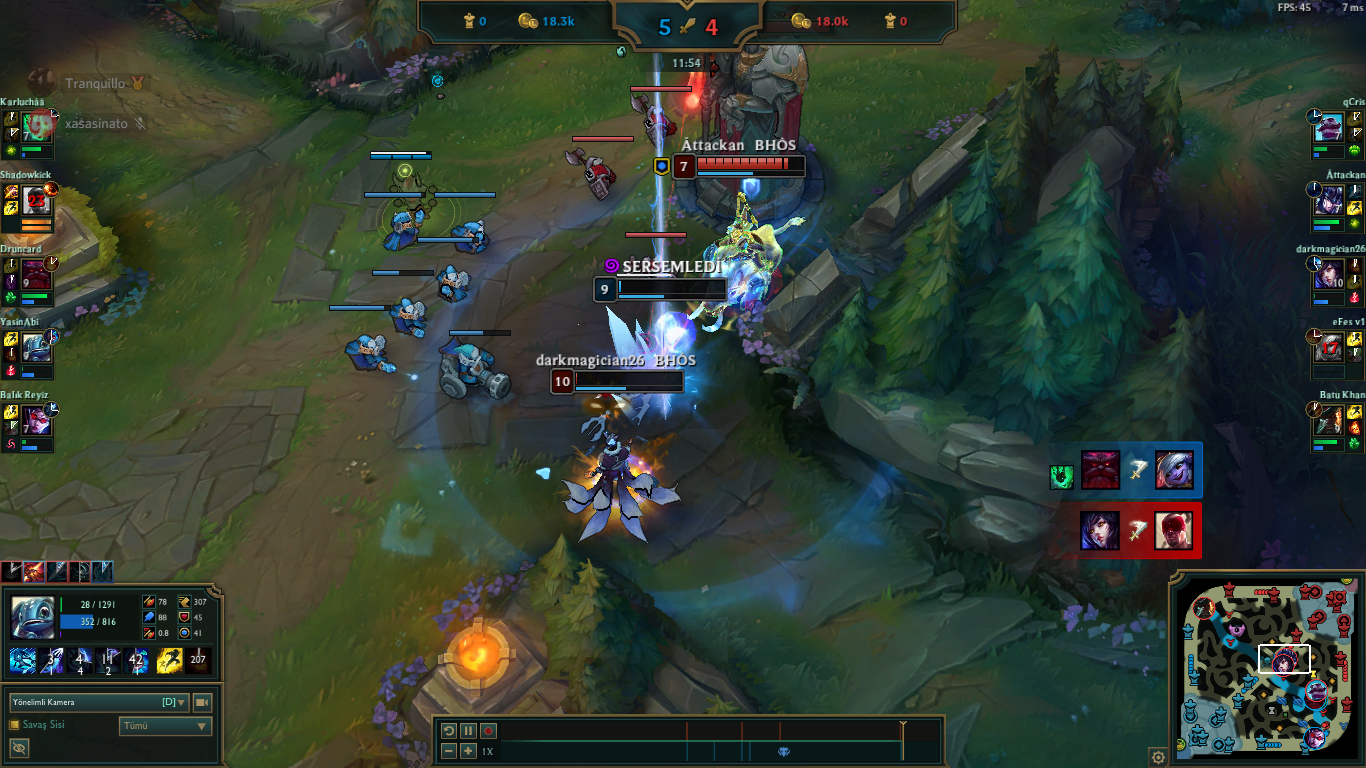This screenshot has height=768, width=1366.
Task: Click the yellow Flash summoner spell icon
Action: click(168, 660)
